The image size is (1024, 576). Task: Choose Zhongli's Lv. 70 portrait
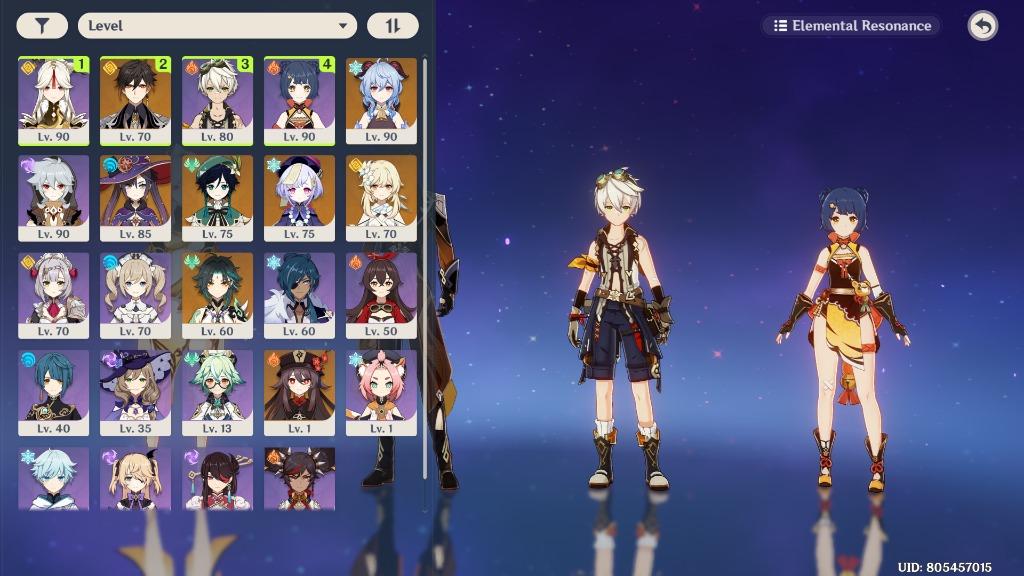(x=135, y=100)
